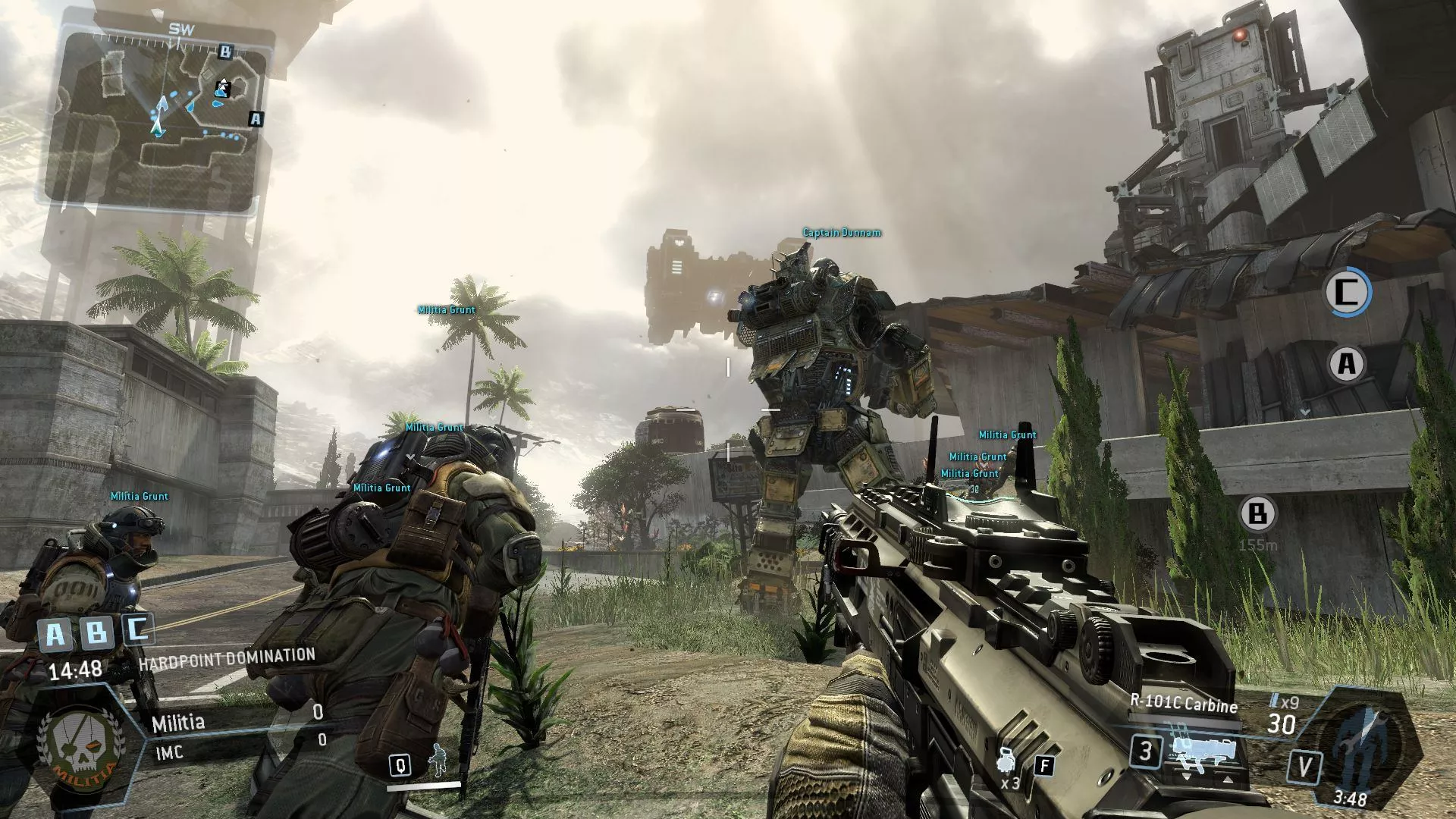This screenshot has height=819, width=1456.
Task: Select the R-101C Carbine weapon silhouette icon
Action: (x=1203, y=753)
